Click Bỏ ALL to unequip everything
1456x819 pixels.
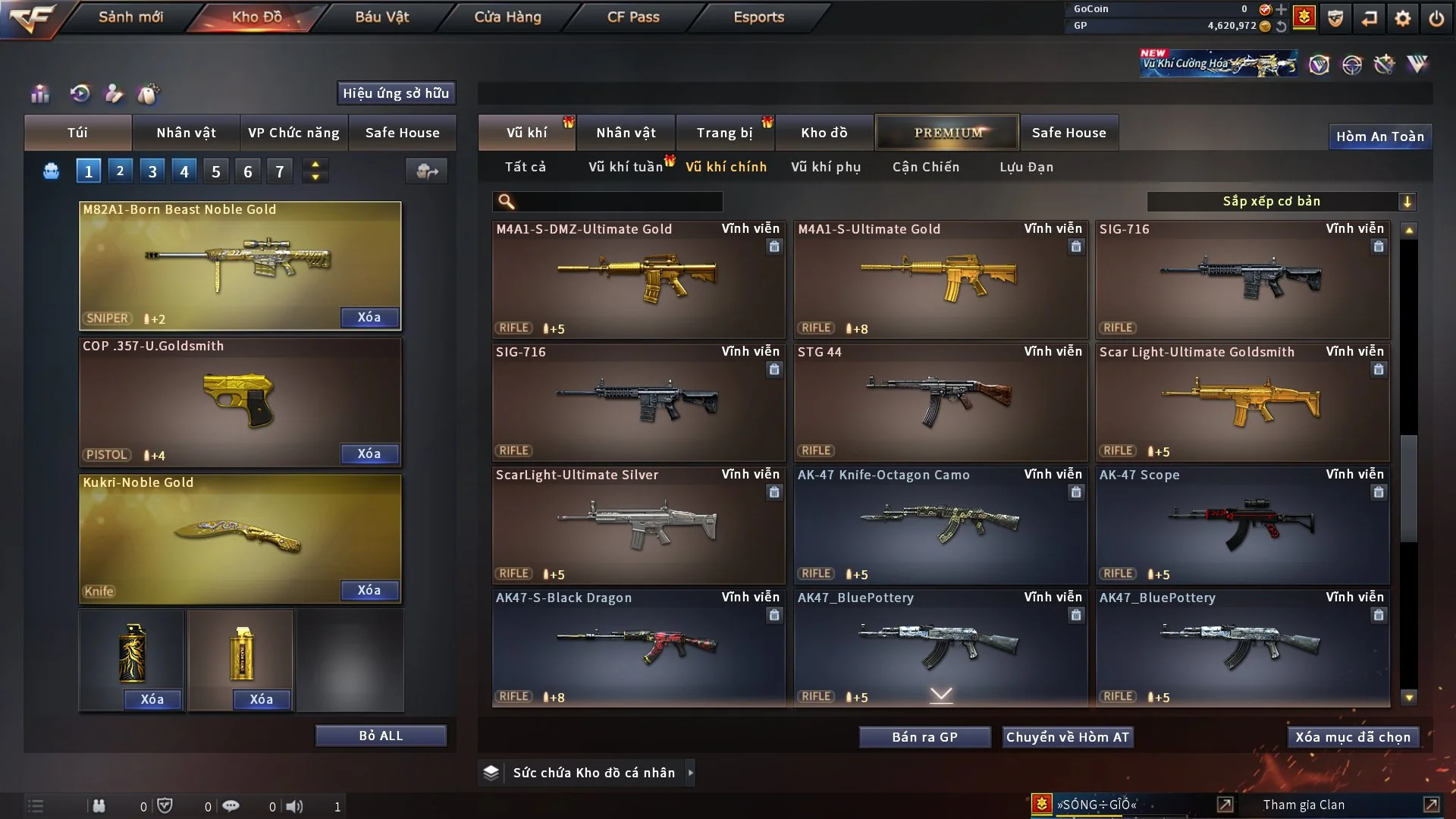[381, 736]
